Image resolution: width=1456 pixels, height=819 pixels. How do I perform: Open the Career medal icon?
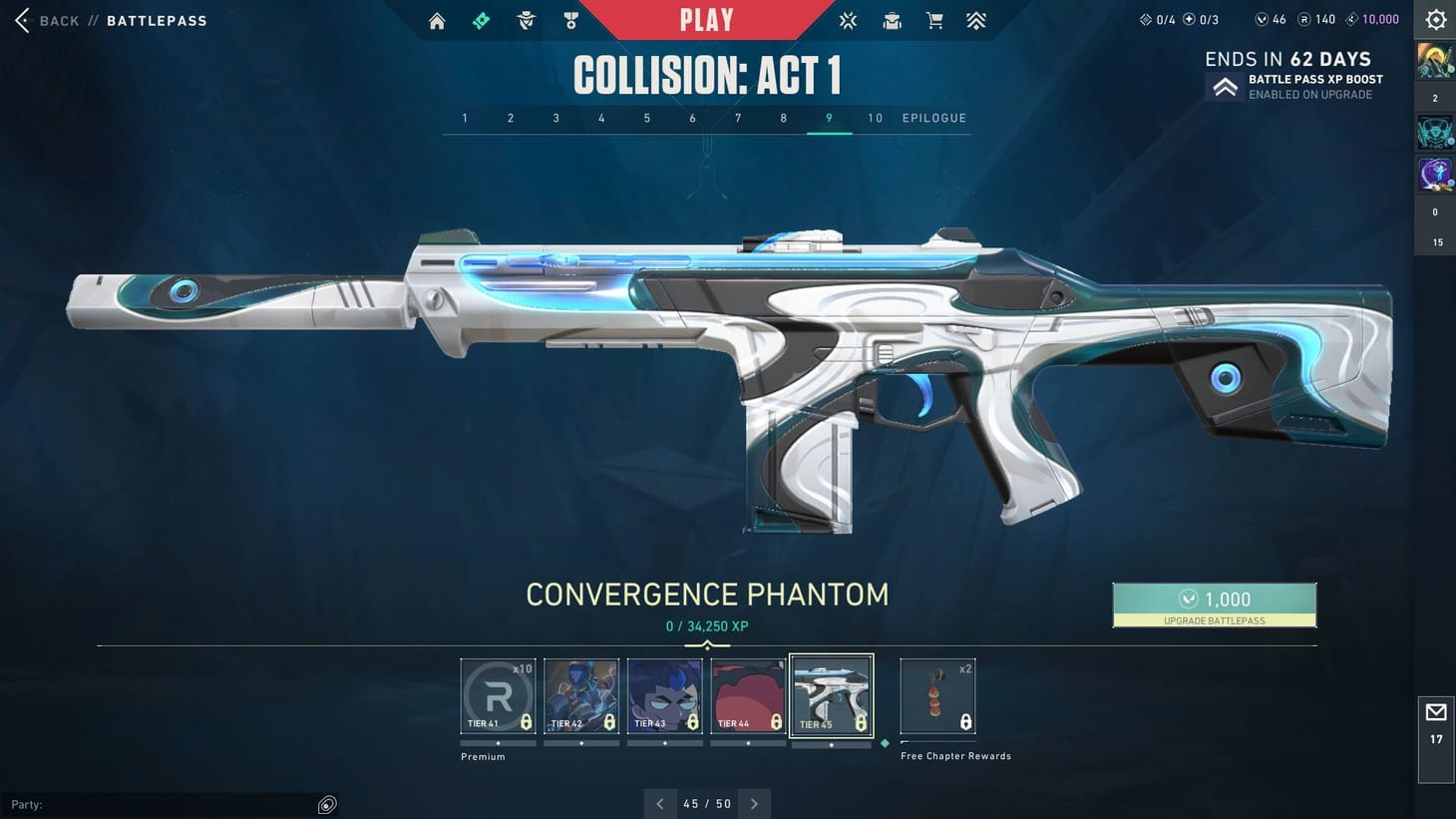pos(570,20)
